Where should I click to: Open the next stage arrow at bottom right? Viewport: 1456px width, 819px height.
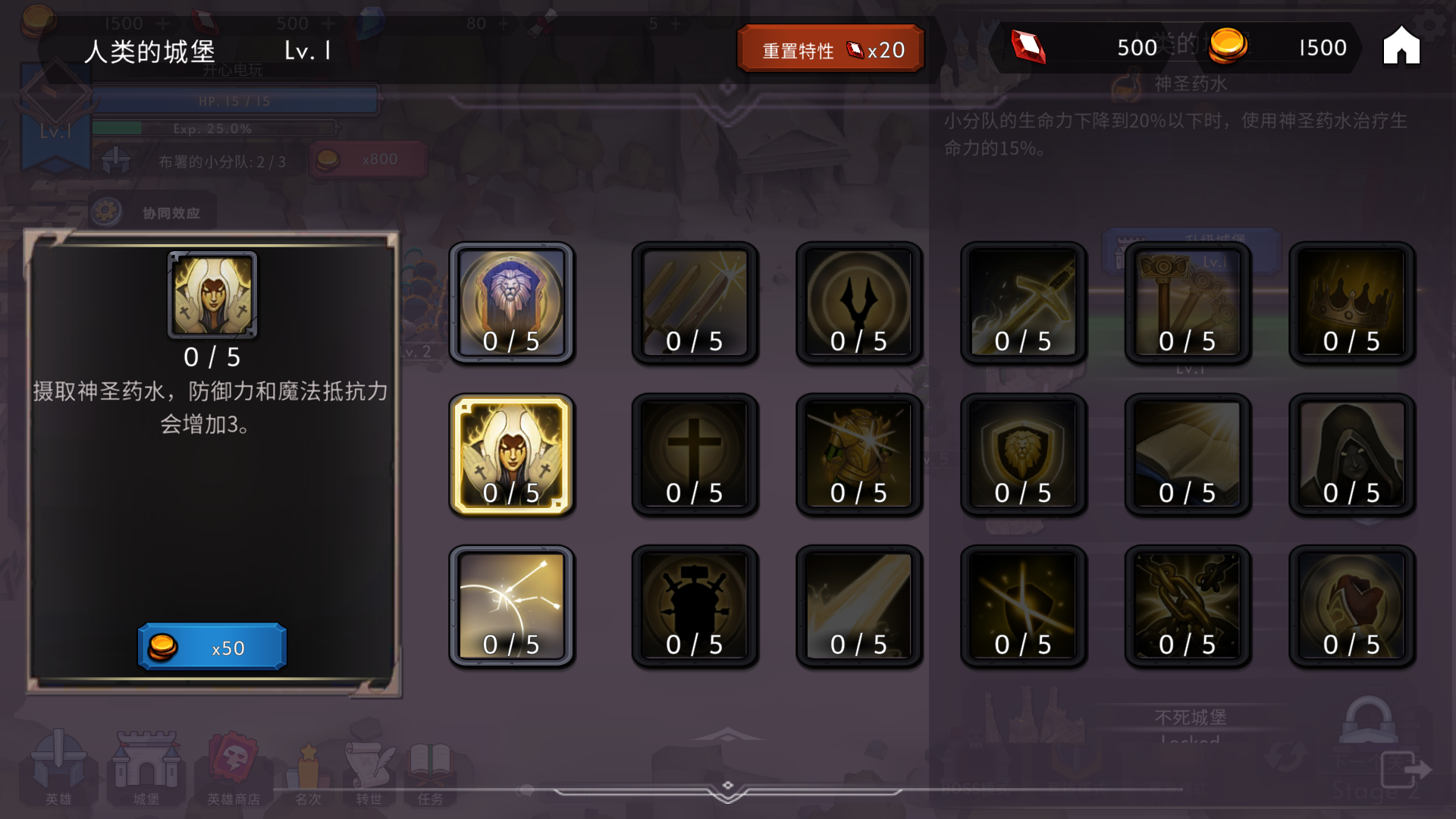tap(1412, 766)
